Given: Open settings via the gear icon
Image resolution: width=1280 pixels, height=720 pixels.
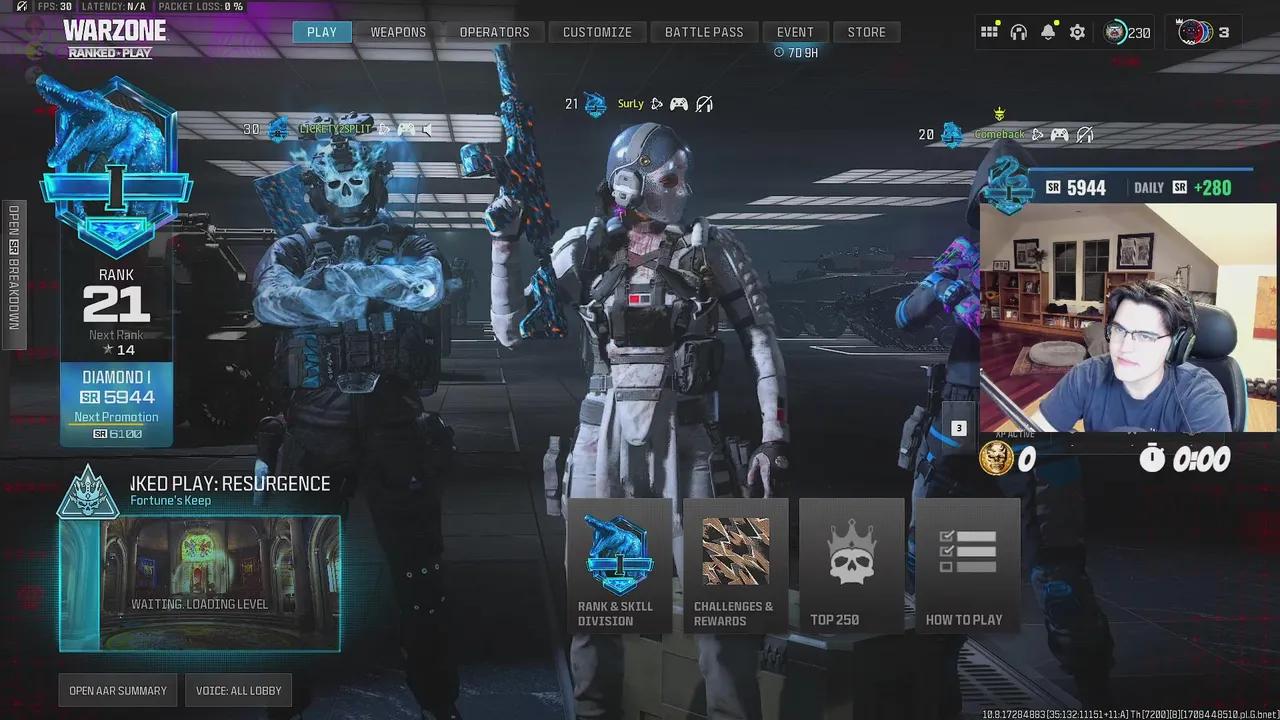Looking at the screenshot, I should [x=1077, y=32].
